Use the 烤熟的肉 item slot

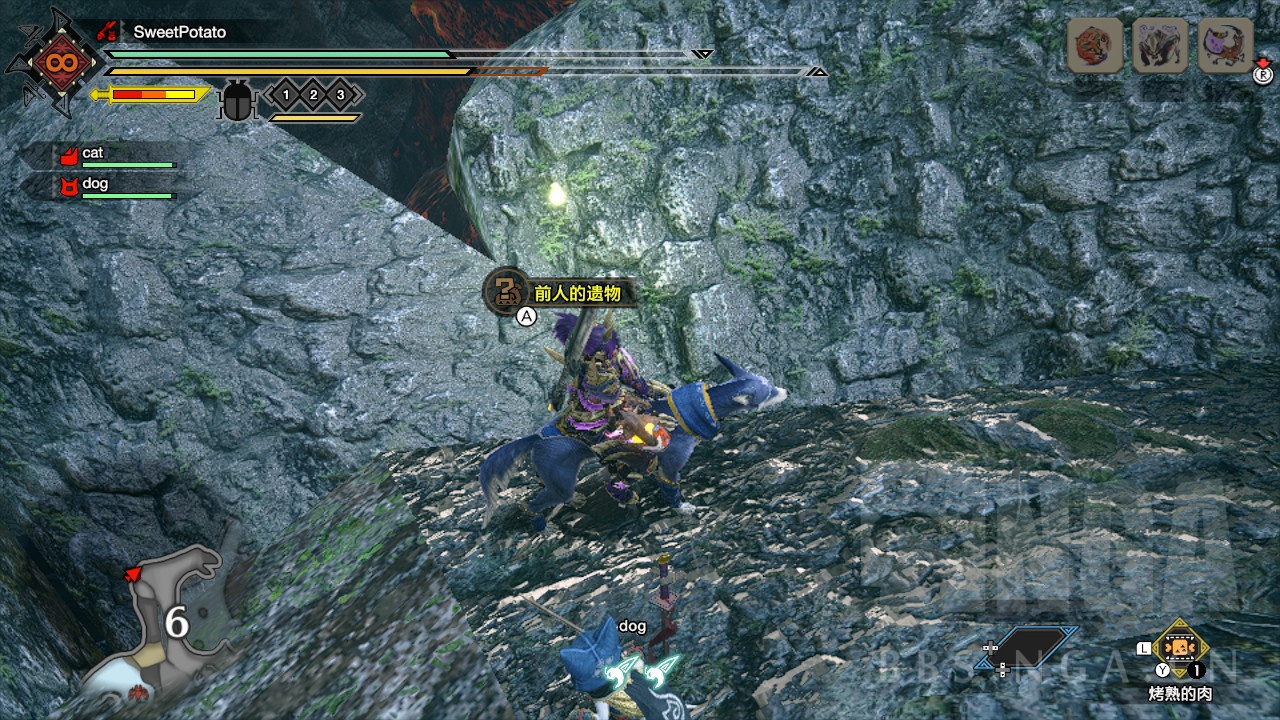click(x=1181, y=649)
